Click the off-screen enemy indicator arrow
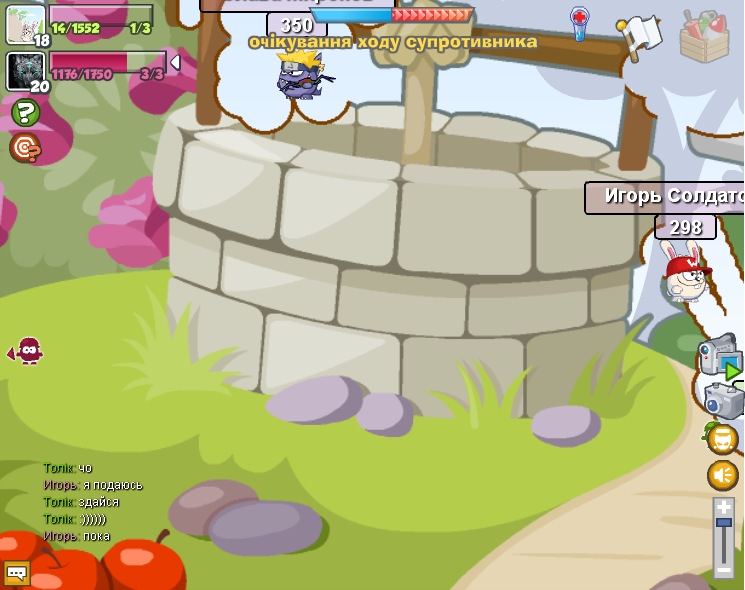 [25, 351]
